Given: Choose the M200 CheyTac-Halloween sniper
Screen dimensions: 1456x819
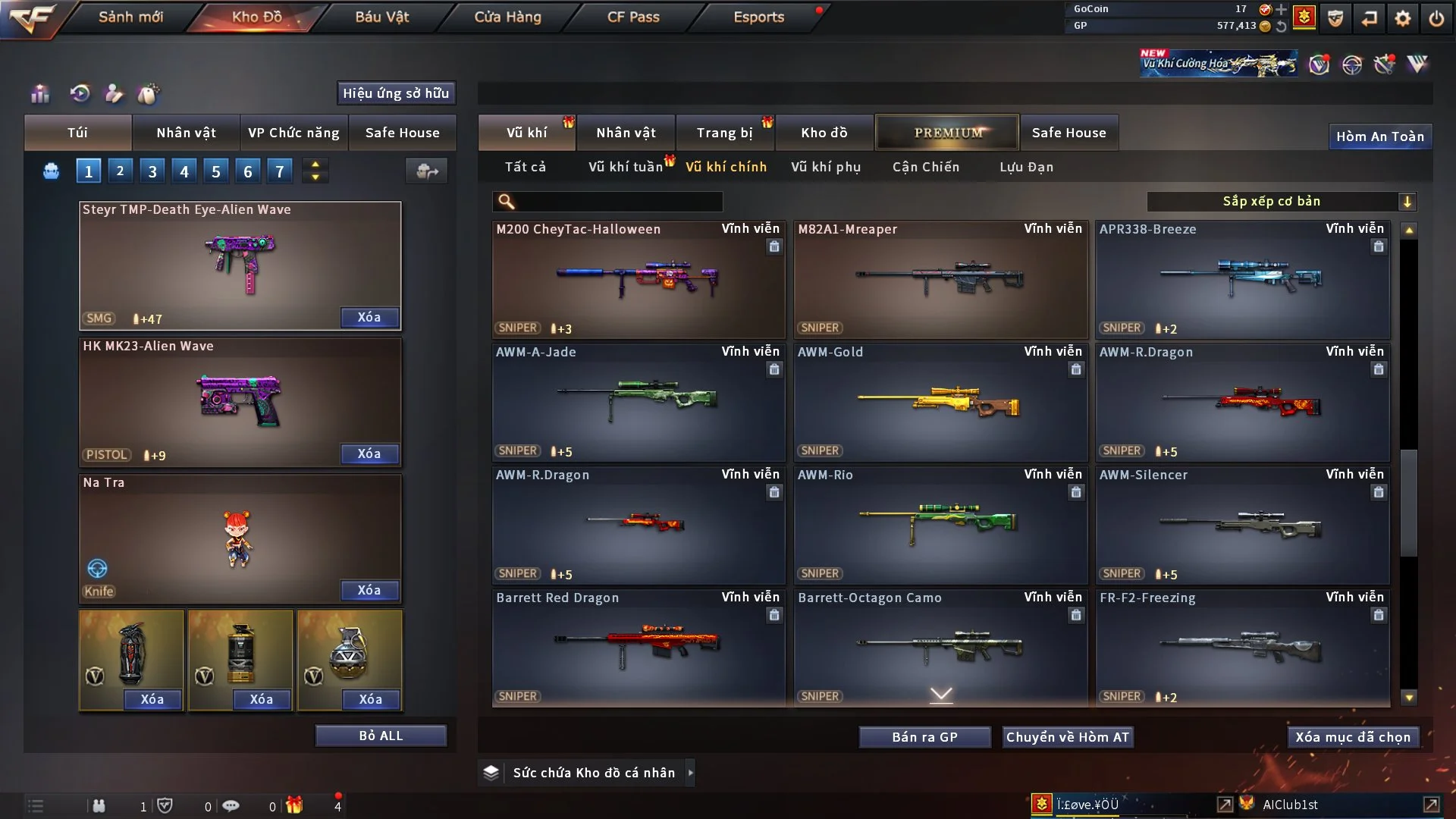Looking at the screenshot, I should click(x=638, y=279).
